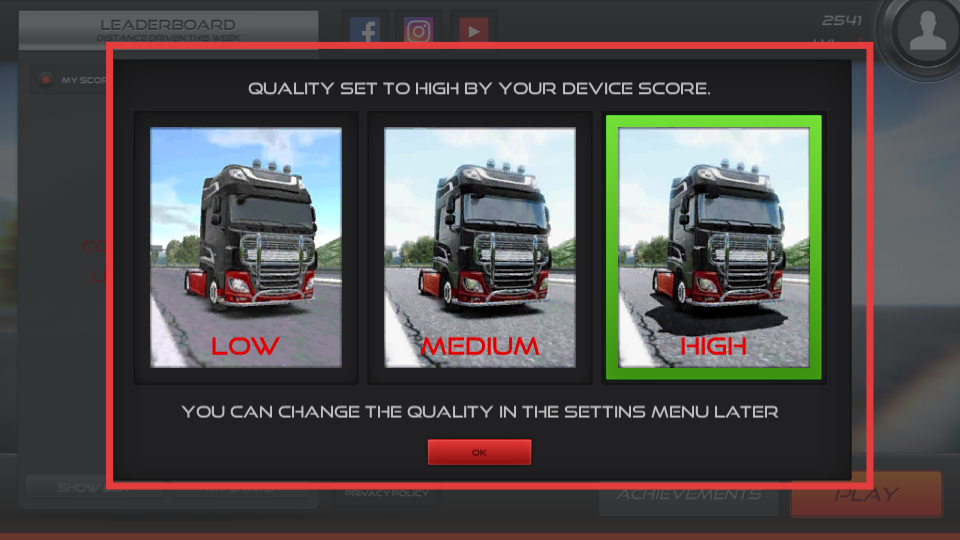
Task: Start the game with PLAY
Action: pyautogui.click(x=866, y=495)
